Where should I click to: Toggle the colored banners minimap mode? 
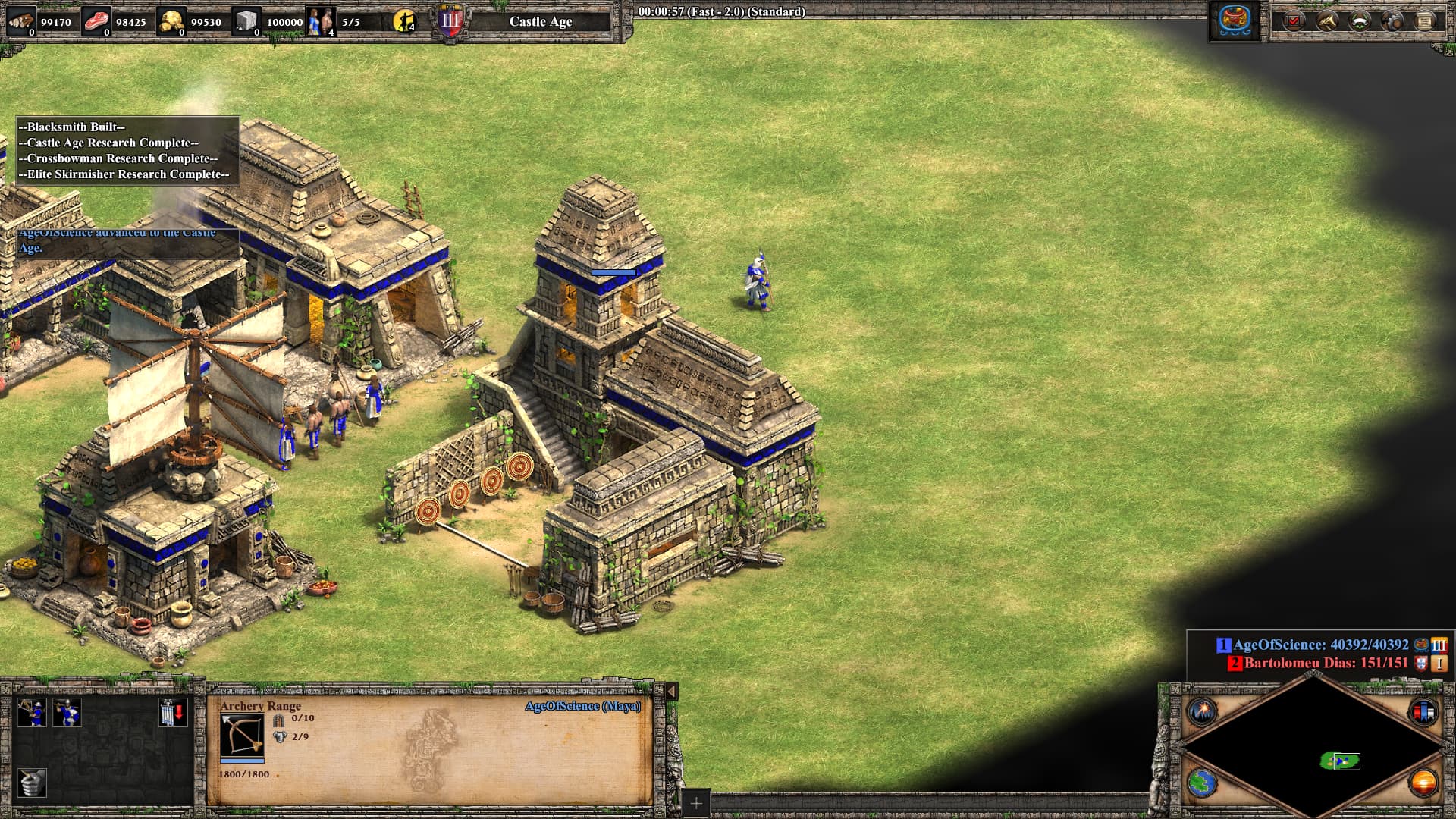pyautogui.click(x=1423, y=711)
